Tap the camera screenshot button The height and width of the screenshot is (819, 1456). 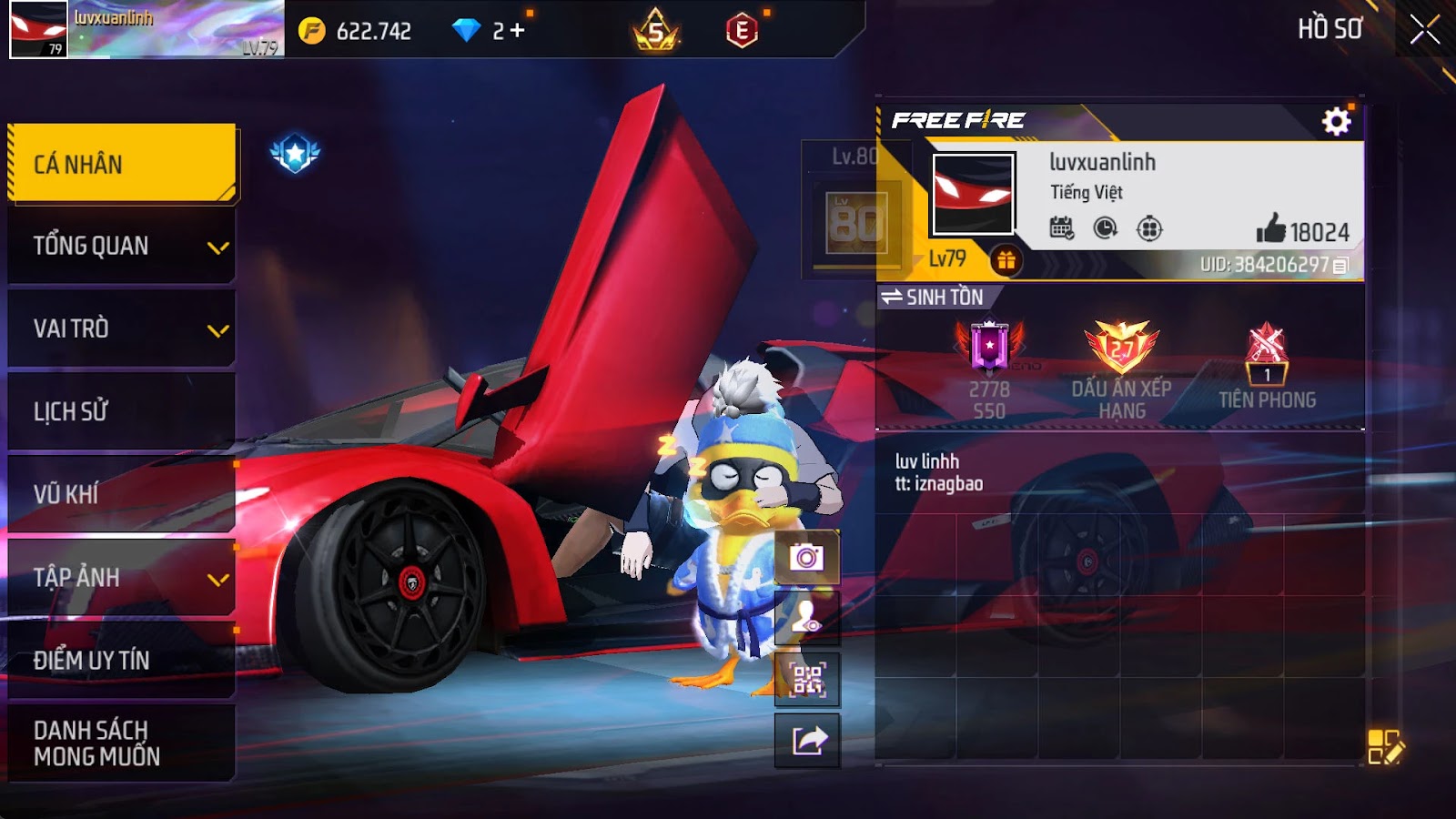806,557
